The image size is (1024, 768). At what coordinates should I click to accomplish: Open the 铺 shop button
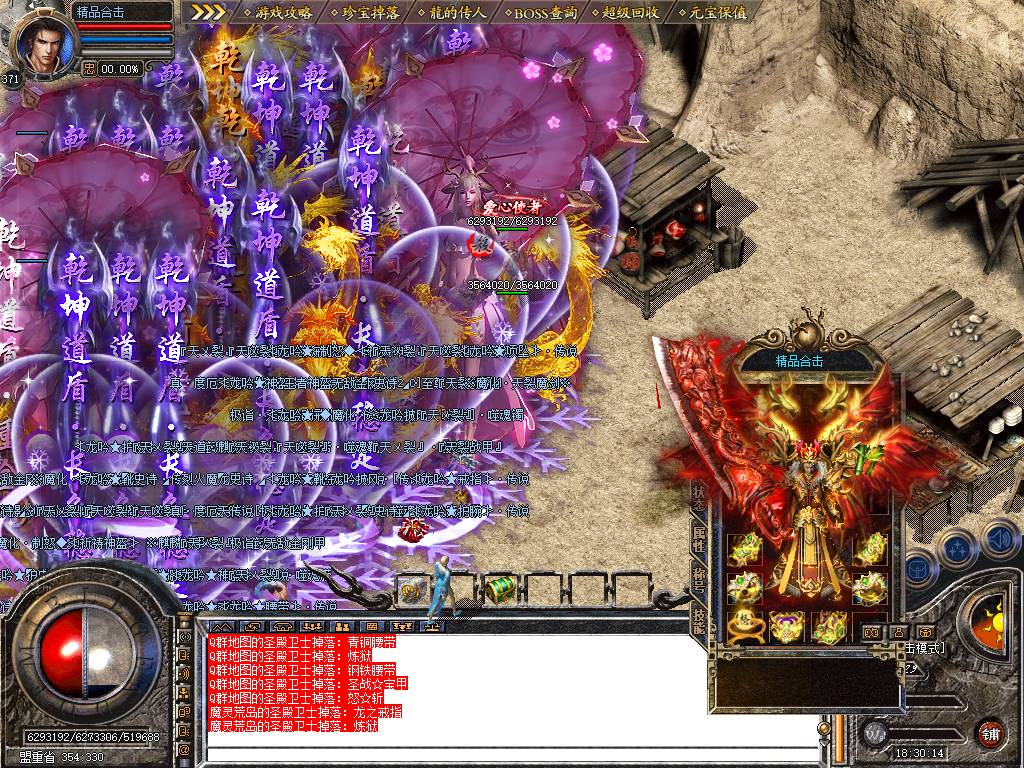coord(991,732)
